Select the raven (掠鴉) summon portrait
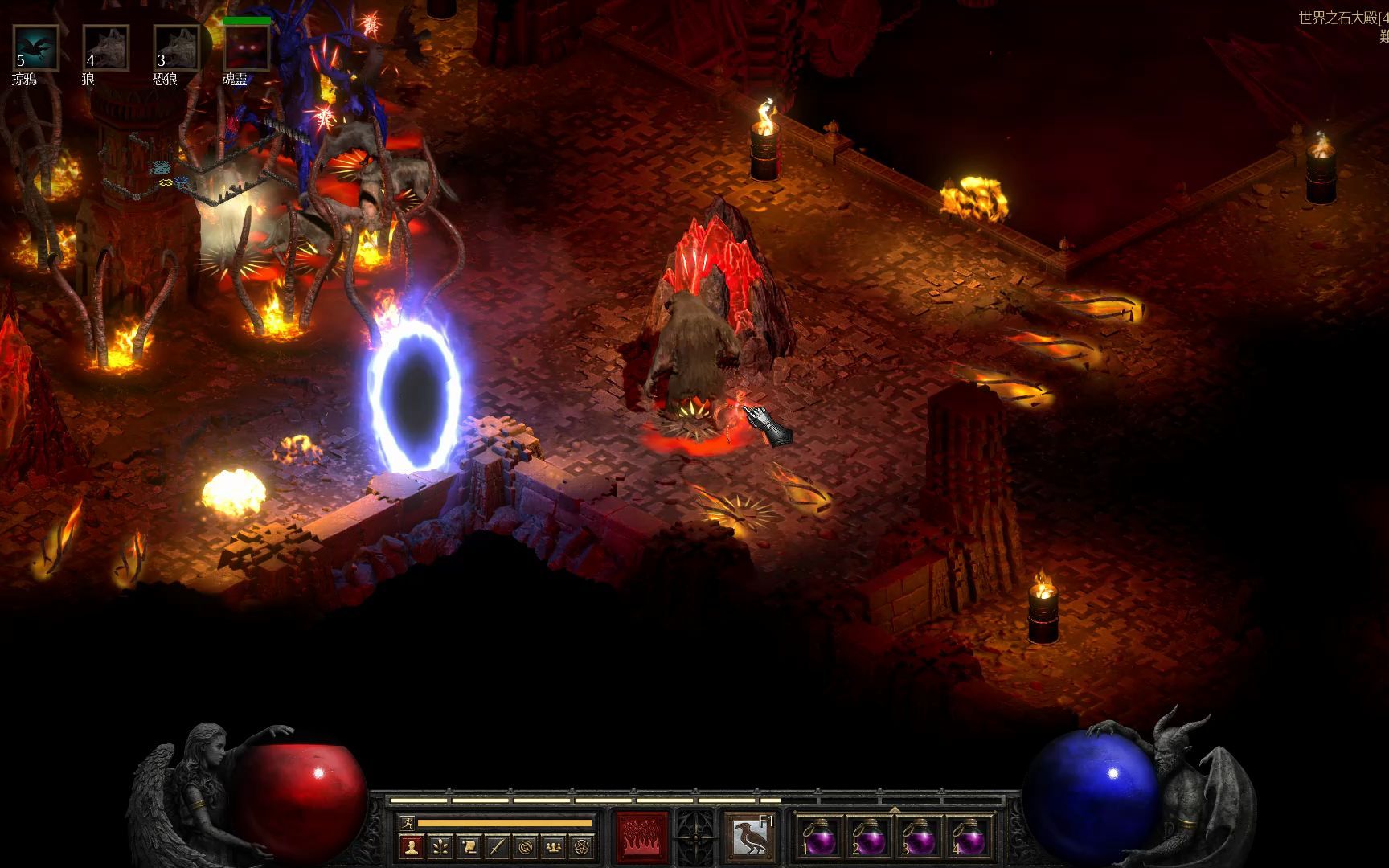This screenshot has height=868, width=1389. (35, 48)
